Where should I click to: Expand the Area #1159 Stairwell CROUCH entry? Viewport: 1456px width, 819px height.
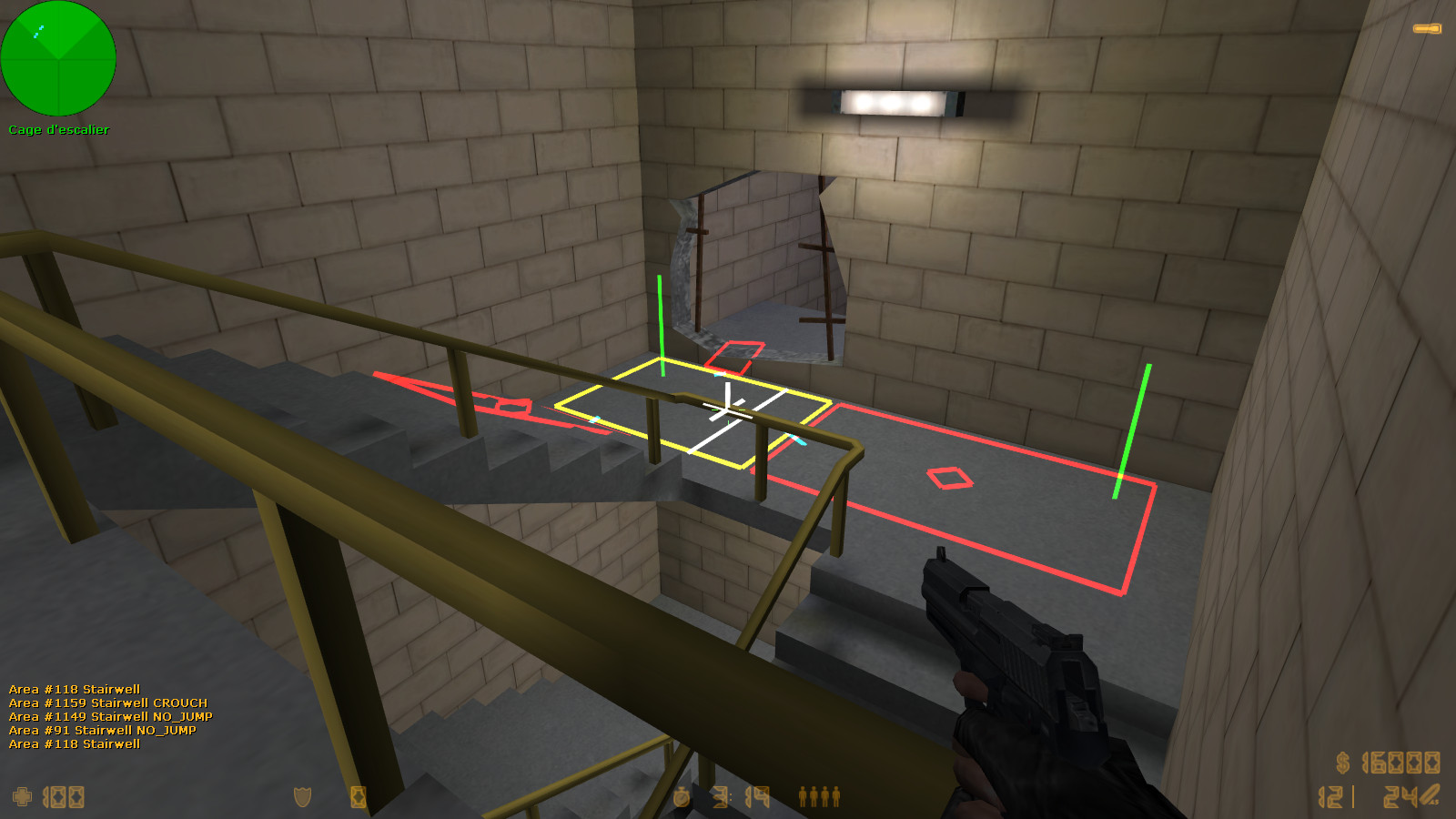[x=107, y=703]
